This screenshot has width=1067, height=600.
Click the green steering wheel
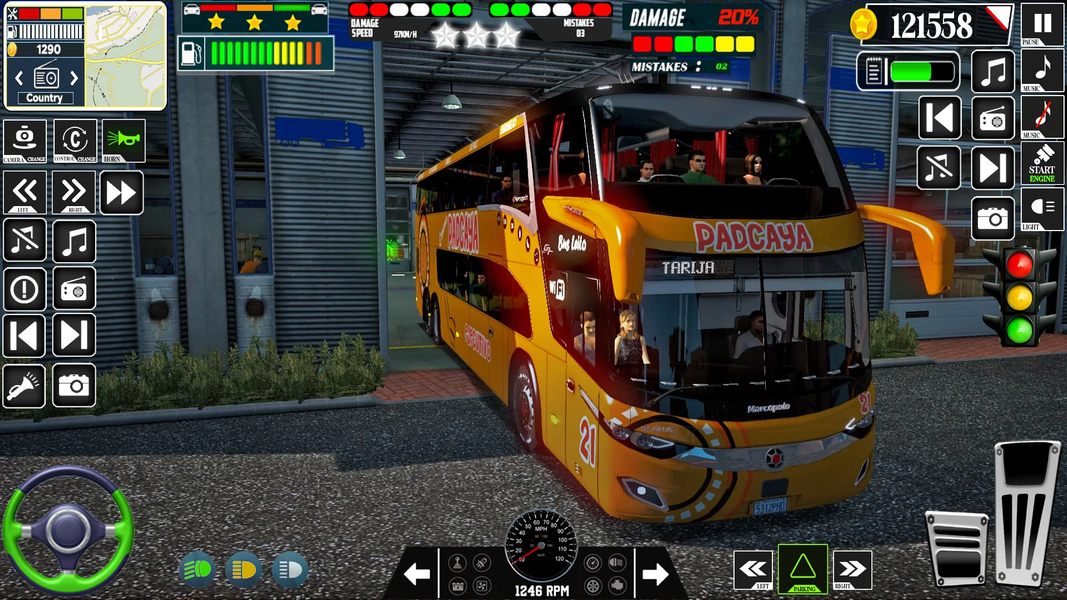coord(67,527)
